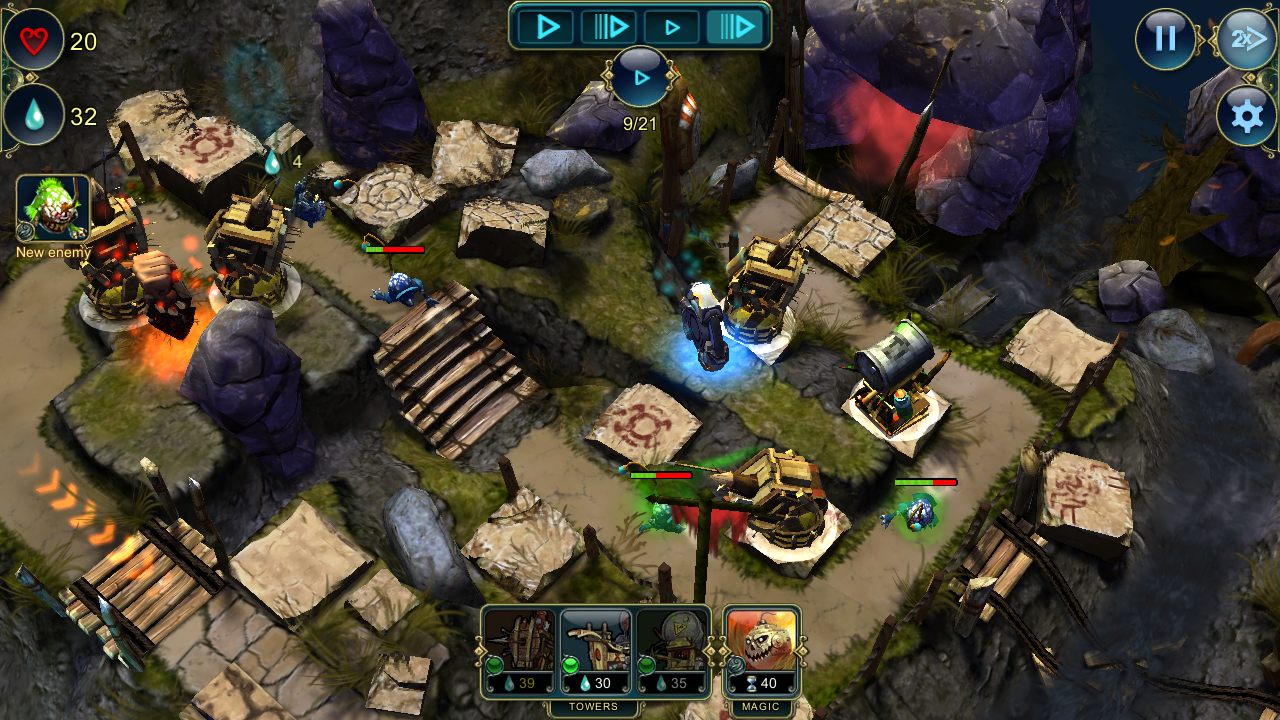
Task: View the New enemy portrait
Action: click(53, 208)
